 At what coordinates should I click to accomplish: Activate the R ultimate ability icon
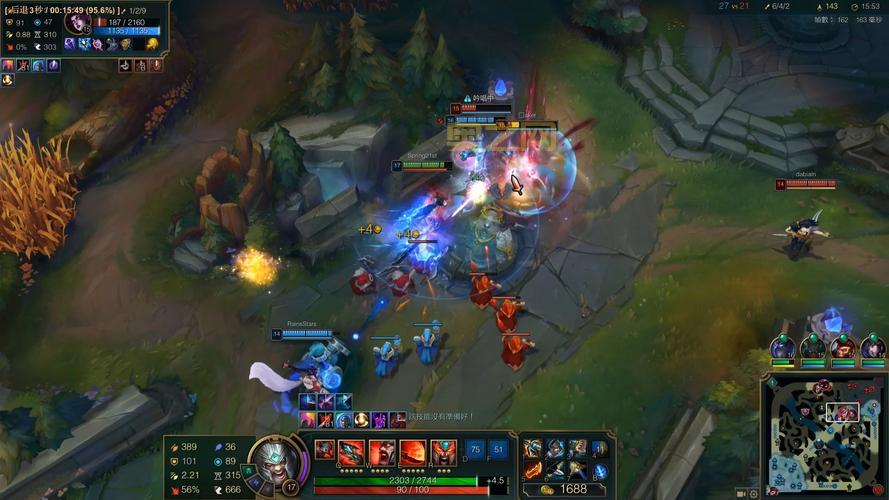pos(444,452)
